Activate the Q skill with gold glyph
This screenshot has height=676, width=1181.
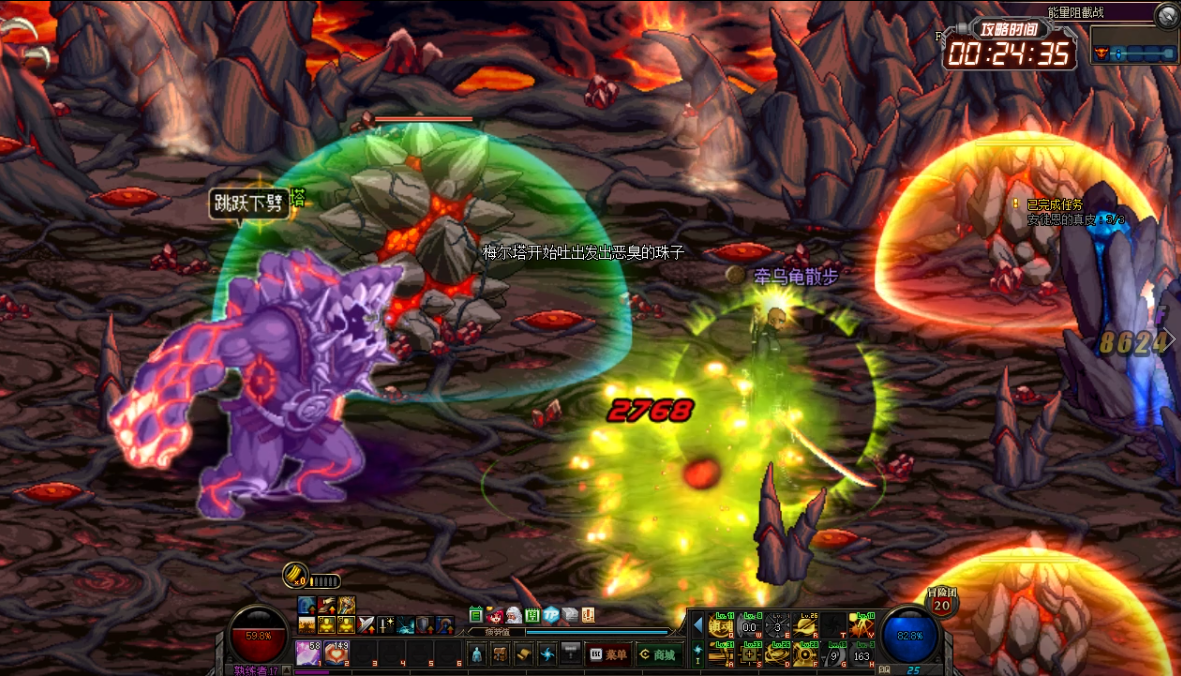coord(721,627)
